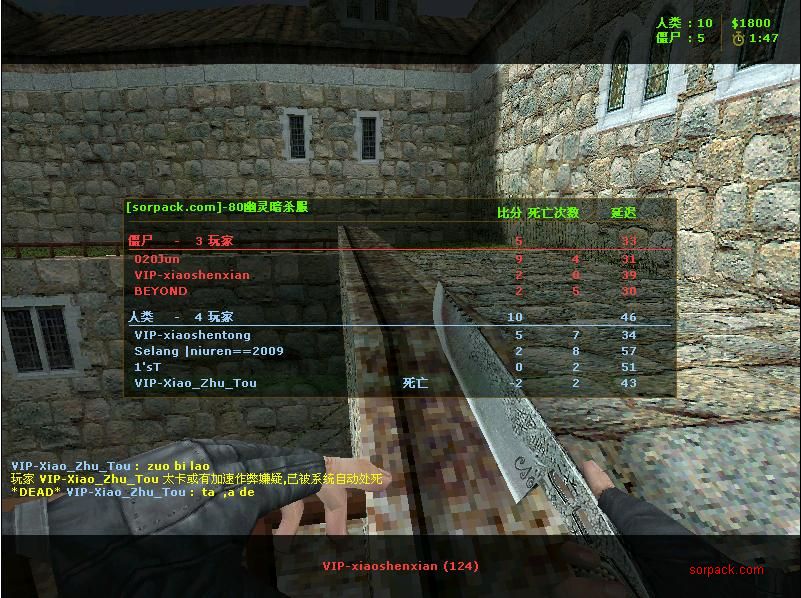Select player 1'sT in the scoreboard
This screenshot has width=801, height=598.
[x=148, y=367]
